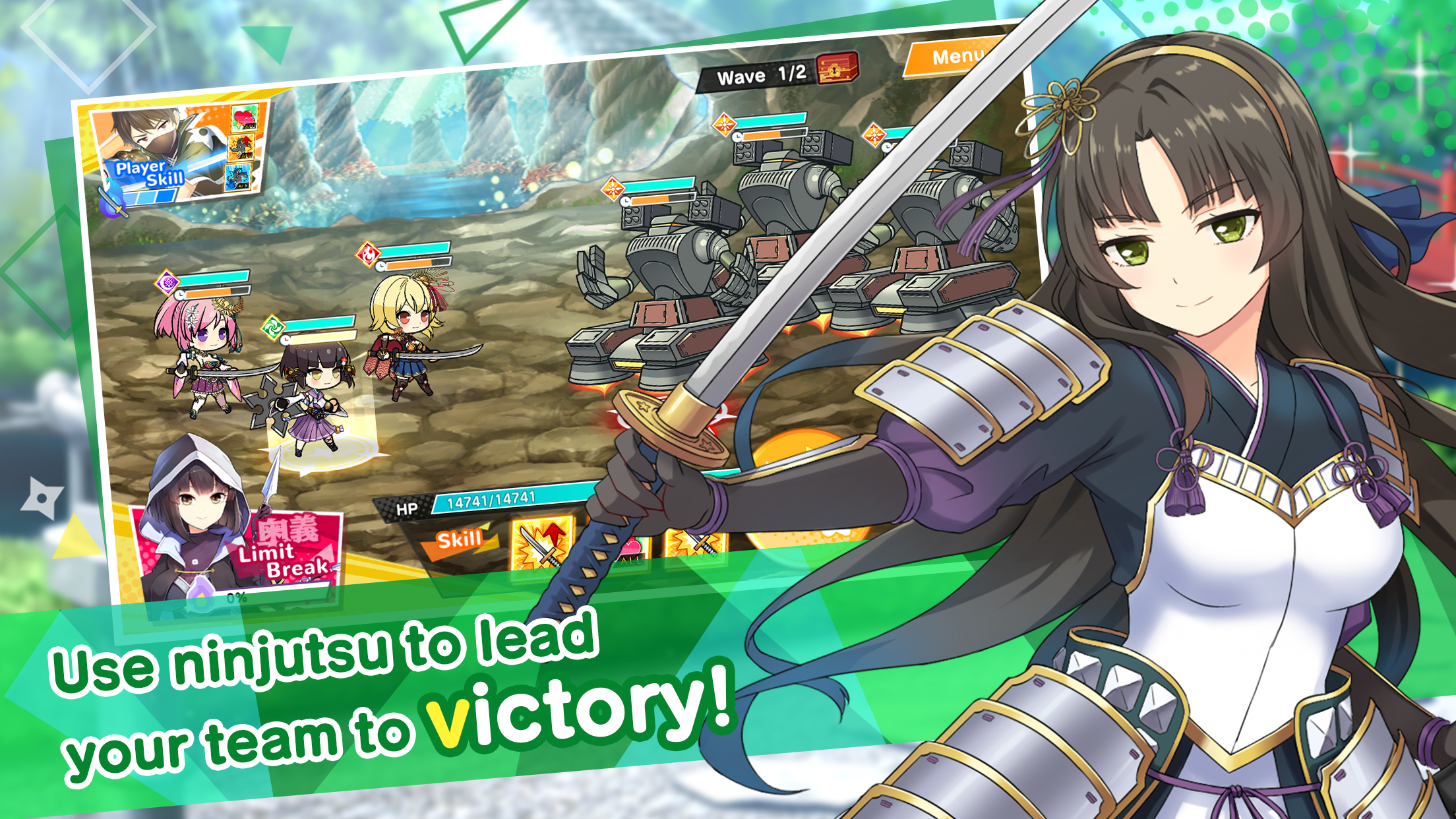Activate the heart heal-all Player Skill icon

tap(245, 119)
